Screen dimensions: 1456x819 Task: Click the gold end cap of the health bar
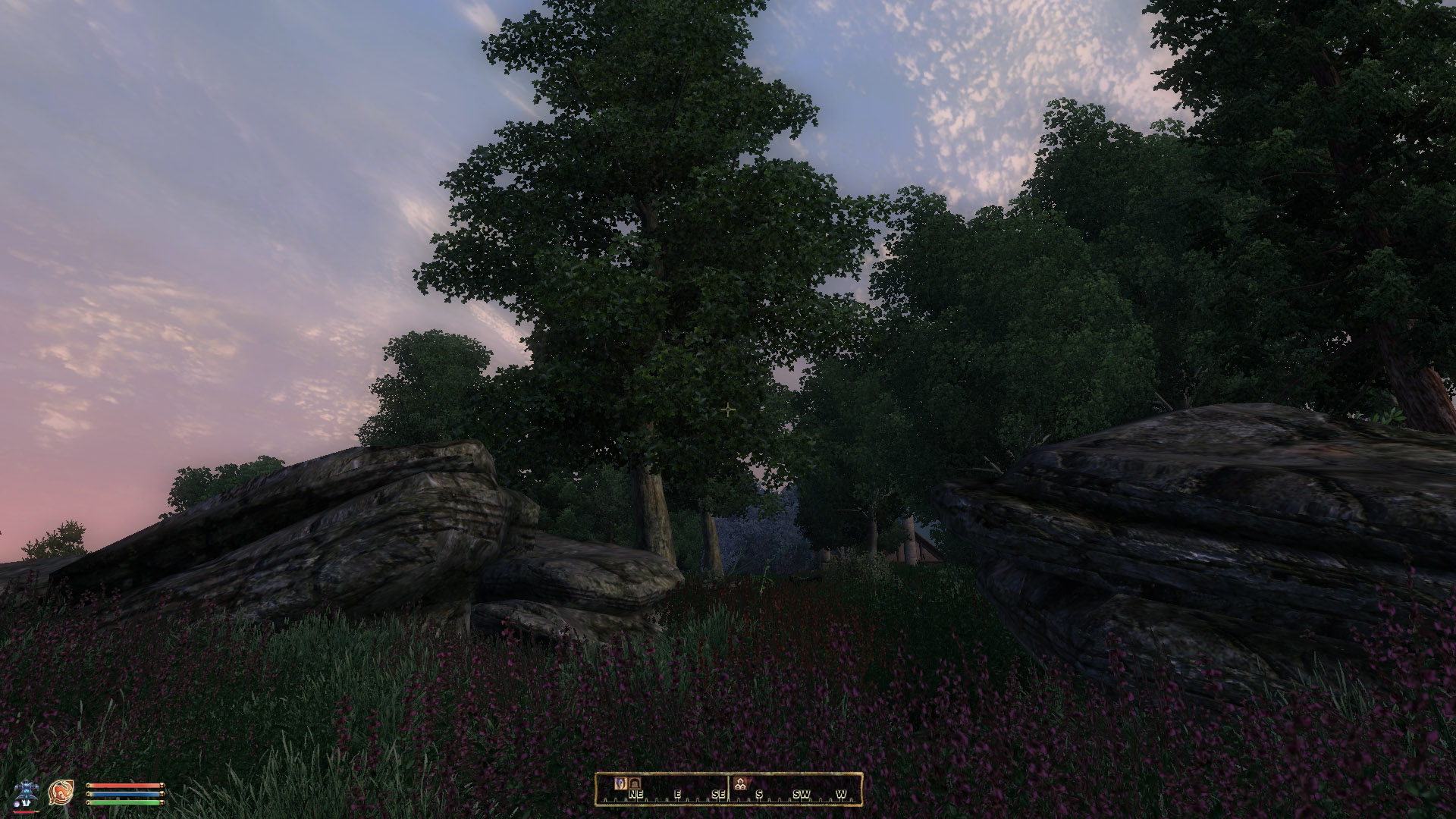(162, 786)
